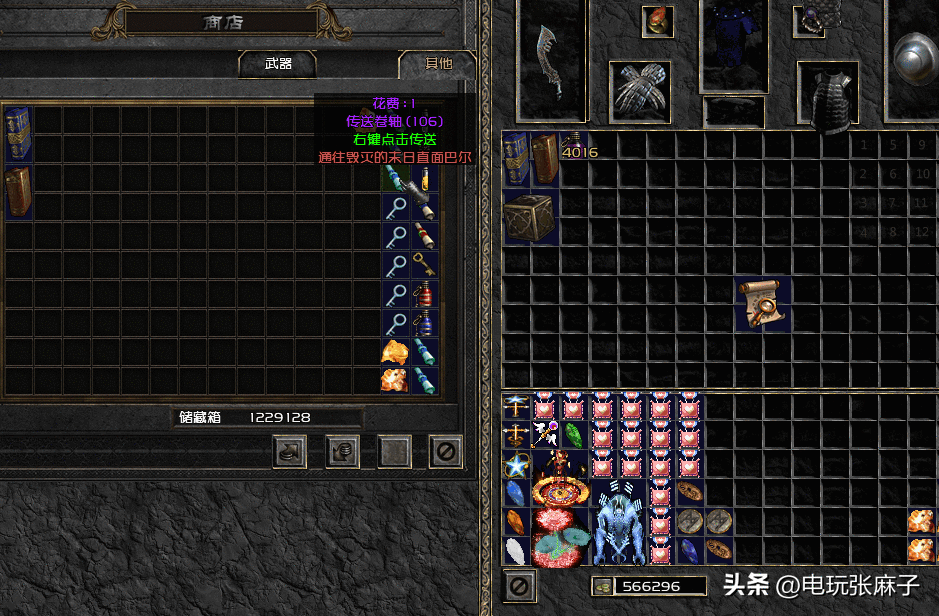
Task: Select the white feather item
Action: pyautogui.click(x=516, y=551)
